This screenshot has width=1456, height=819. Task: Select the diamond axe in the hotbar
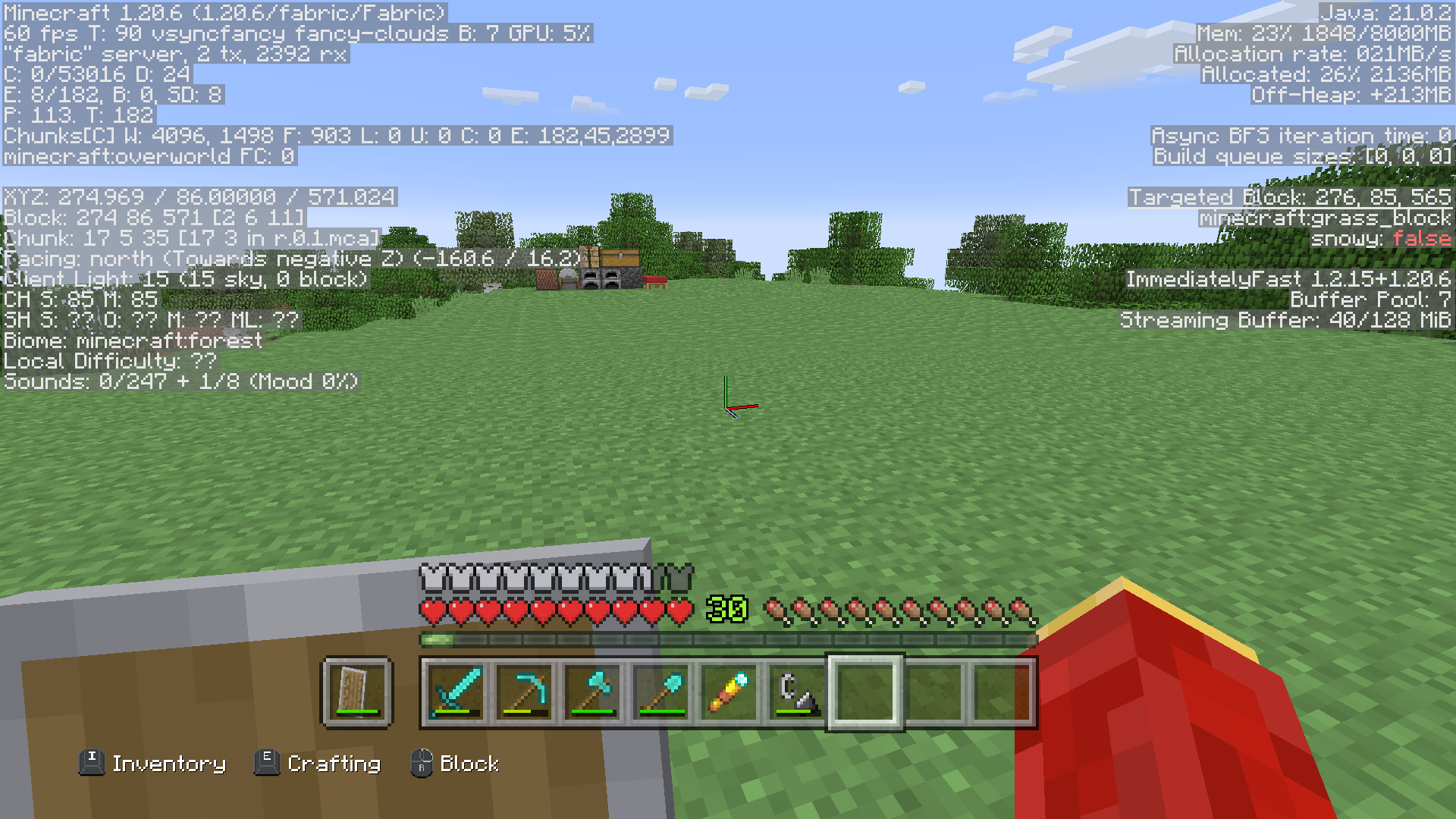click(588, 692)
